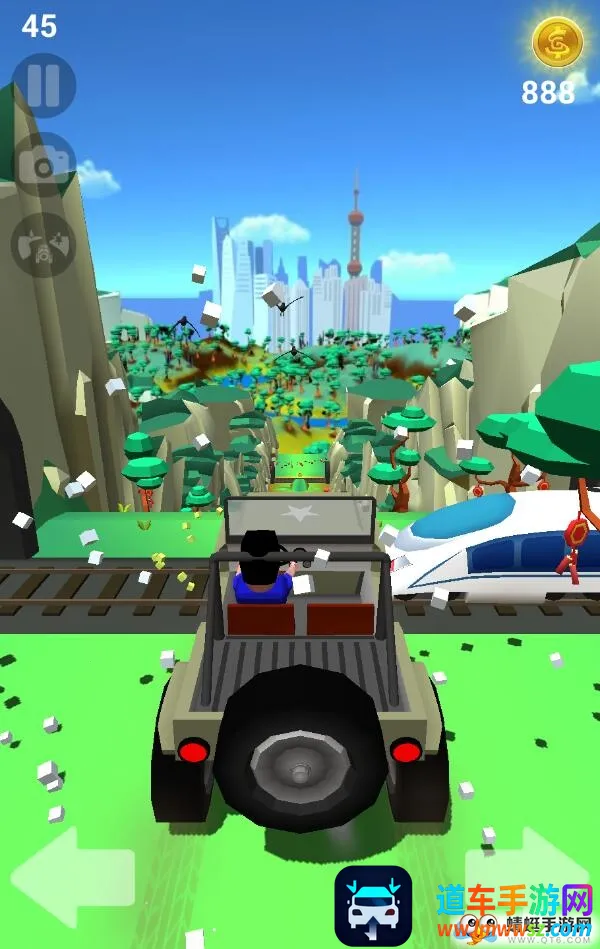Open the gold coin shop icon

tap(550, 42)
